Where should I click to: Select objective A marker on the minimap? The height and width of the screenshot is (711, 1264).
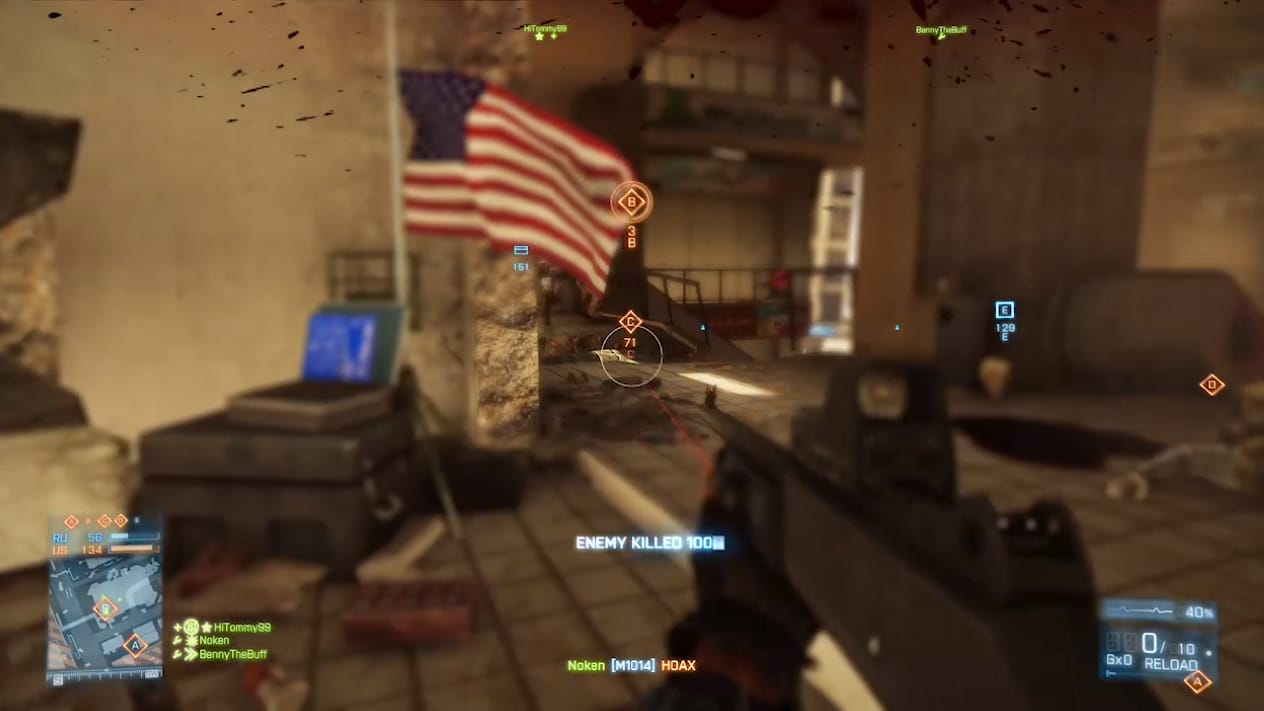pos(134,645)
